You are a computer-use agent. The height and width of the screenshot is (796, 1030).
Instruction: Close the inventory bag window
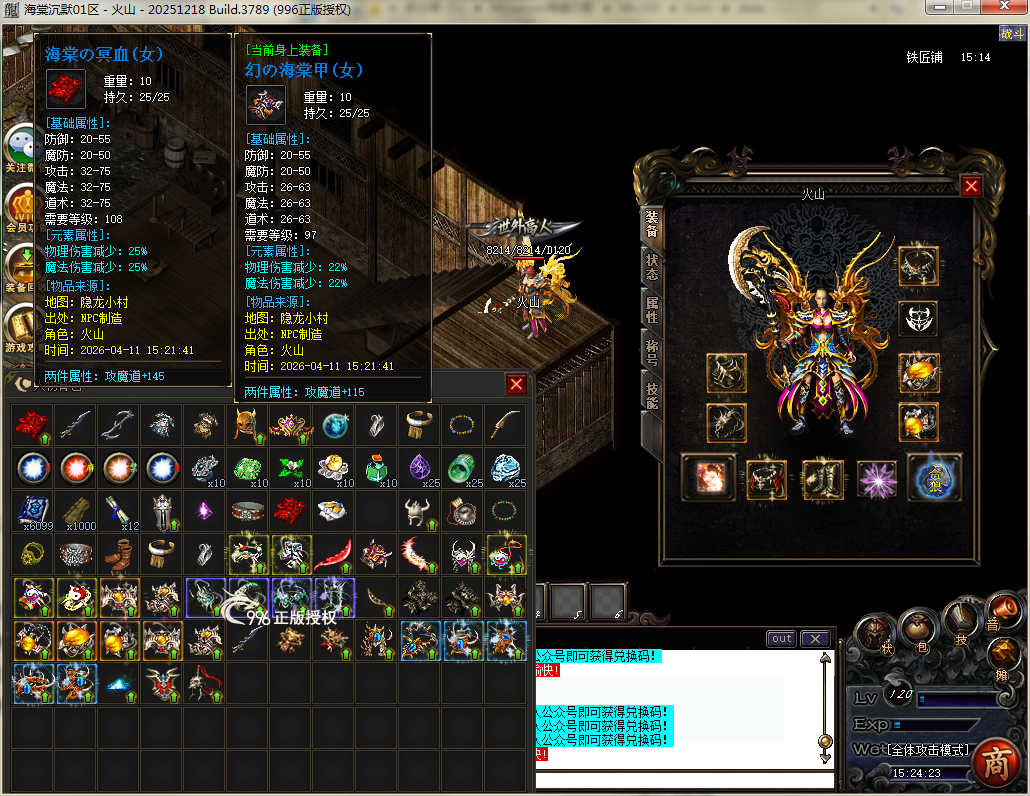(x=516, y=384)
